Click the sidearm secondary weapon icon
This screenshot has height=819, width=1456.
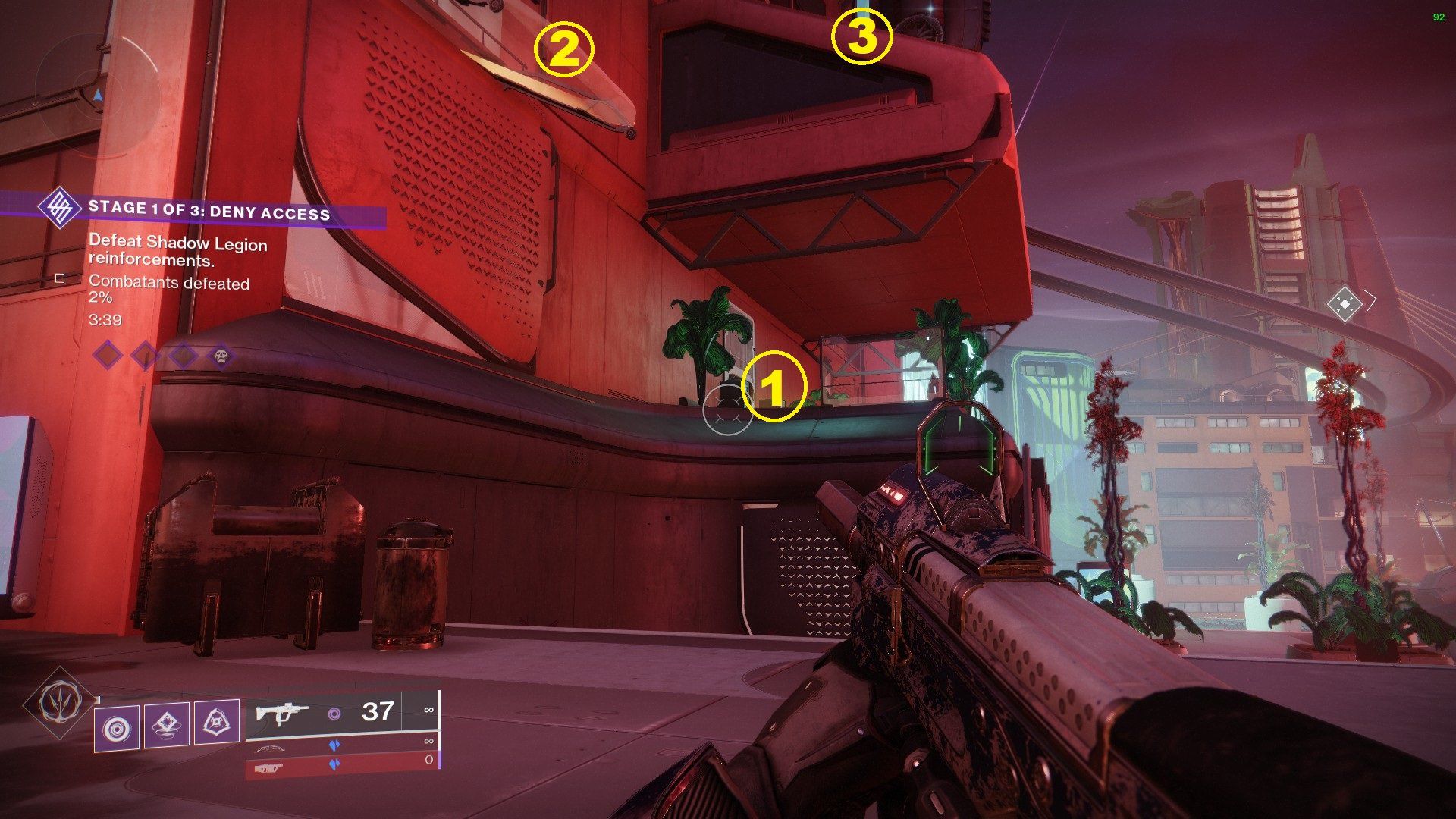(269, 748)
